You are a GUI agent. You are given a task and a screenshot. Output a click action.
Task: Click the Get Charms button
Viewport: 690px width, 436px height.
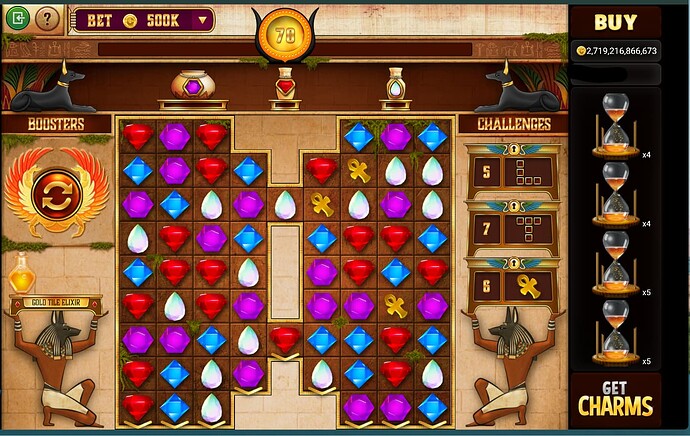click(x=616, y=398)
